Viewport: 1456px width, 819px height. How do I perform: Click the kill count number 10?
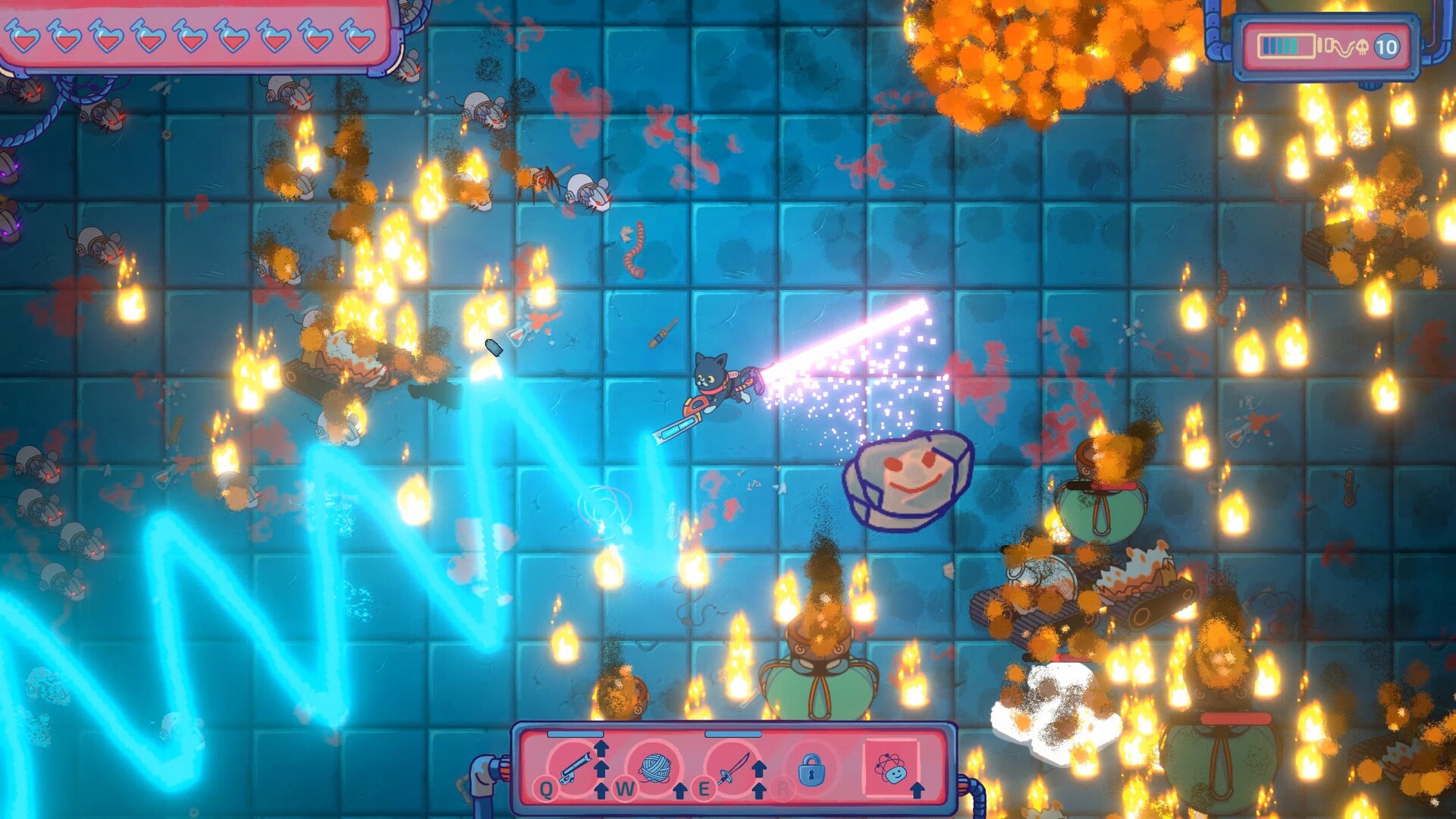1386,45
